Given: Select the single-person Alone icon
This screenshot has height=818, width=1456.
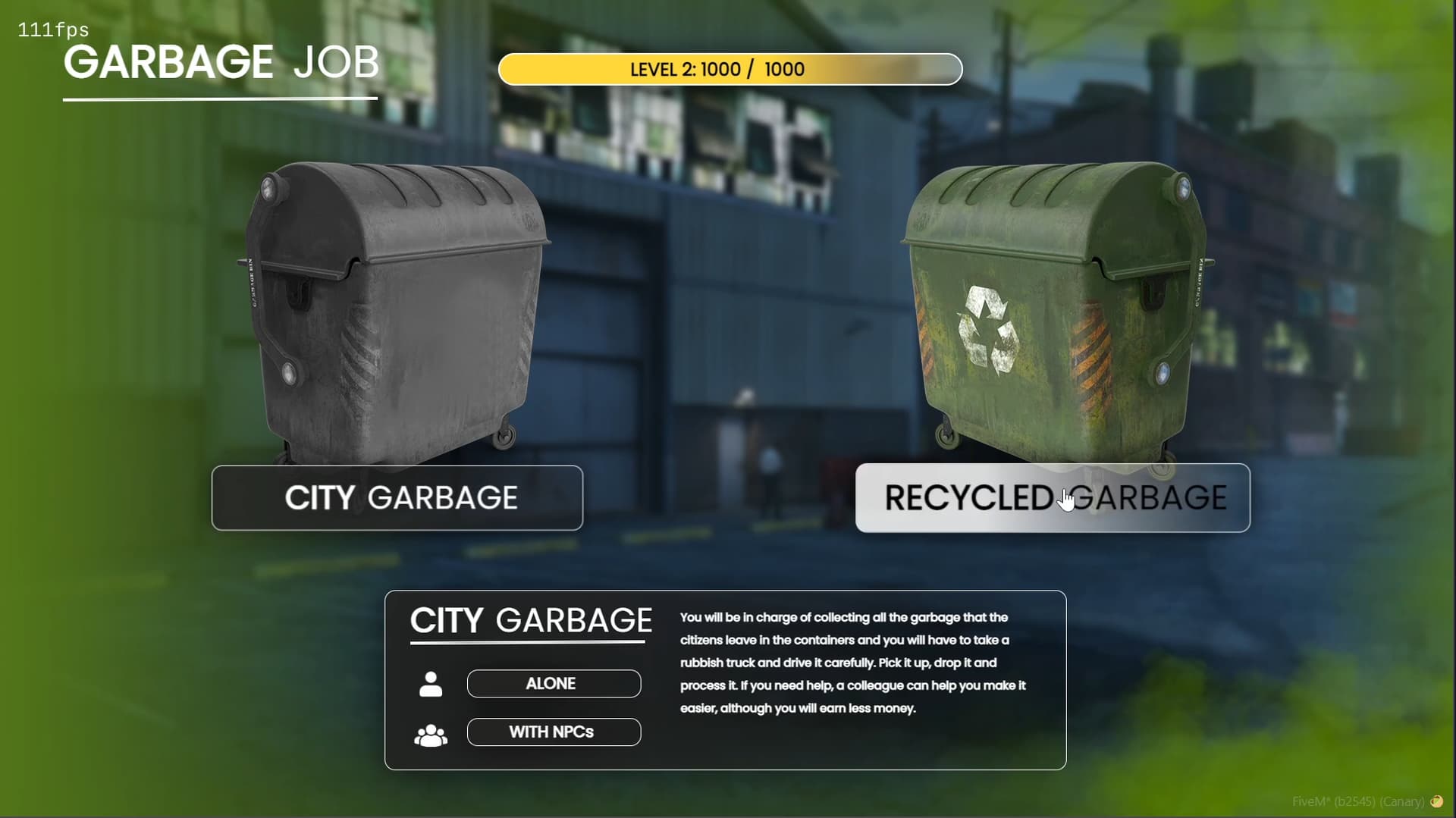Looking at the screenshot, I should 431,683.
